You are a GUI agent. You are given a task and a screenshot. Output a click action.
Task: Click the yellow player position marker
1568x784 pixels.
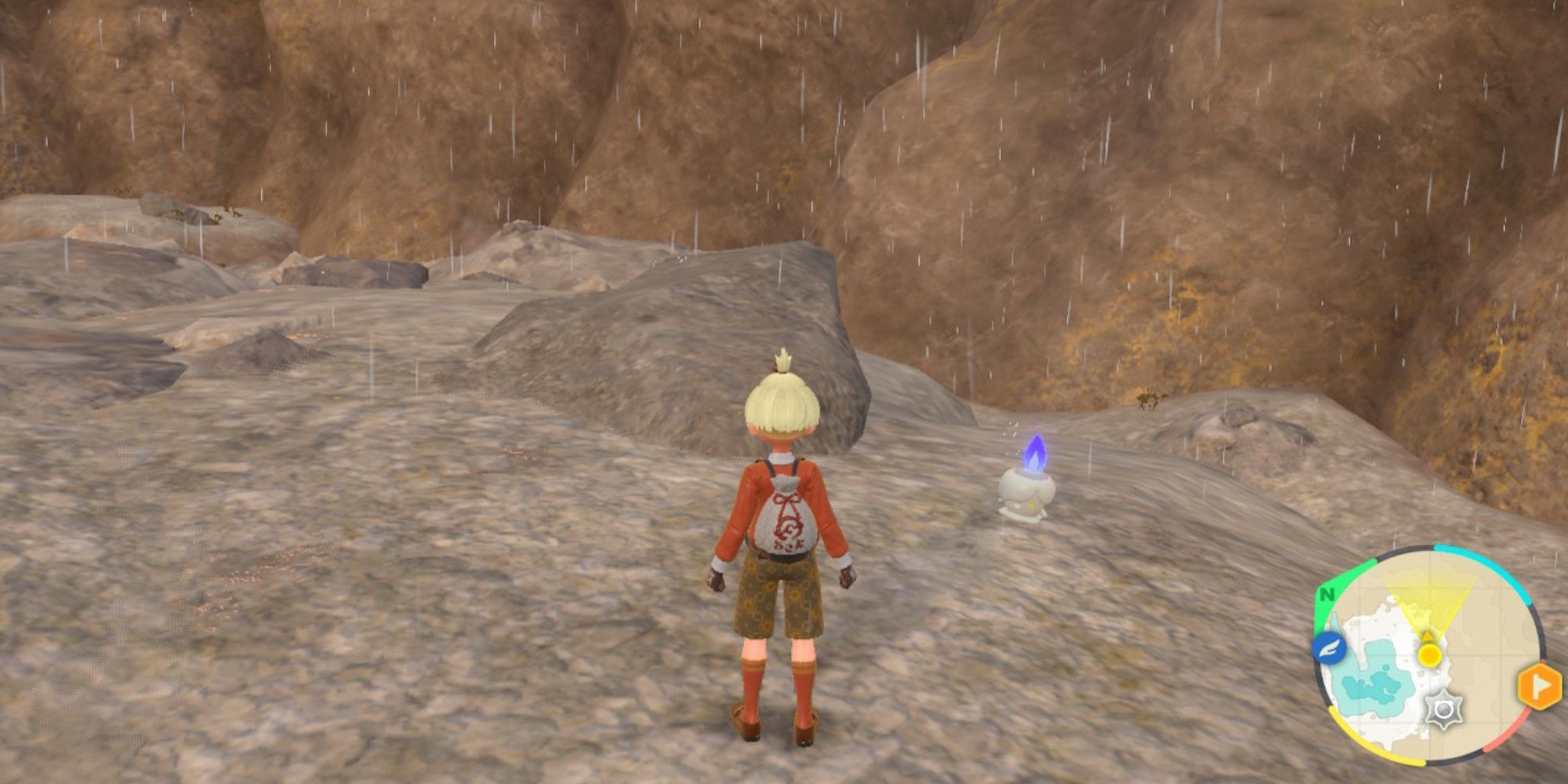[x=1429, y=653]
